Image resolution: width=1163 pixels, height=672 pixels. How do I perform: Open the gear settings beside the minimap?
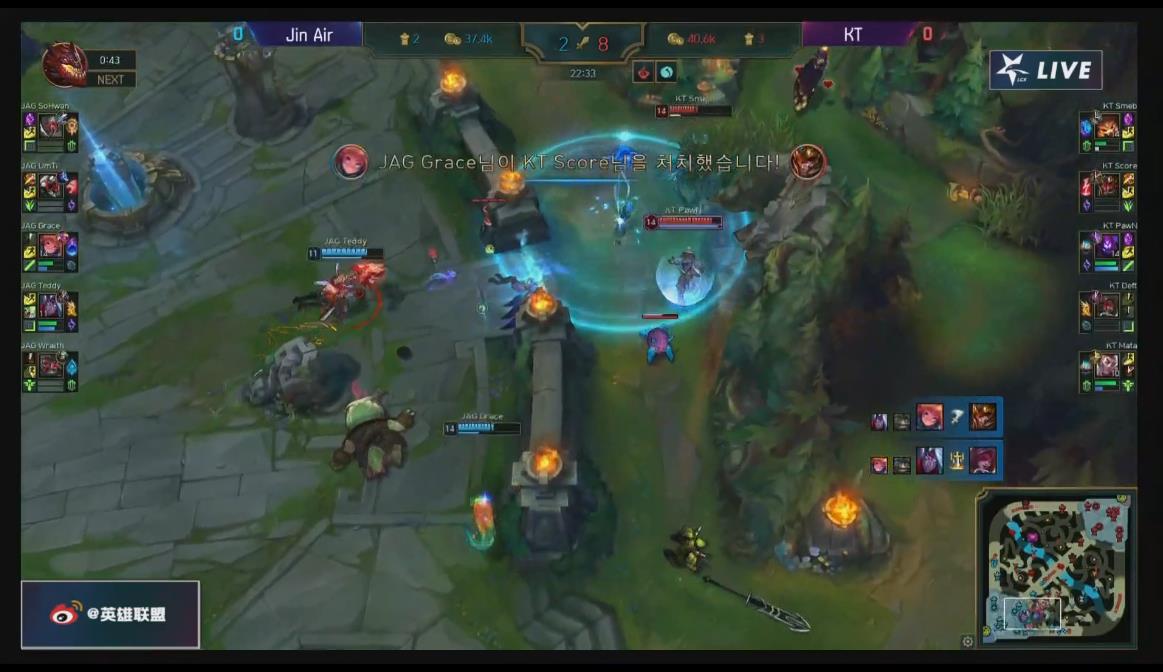pyautogui.click(x=967, y=641)
